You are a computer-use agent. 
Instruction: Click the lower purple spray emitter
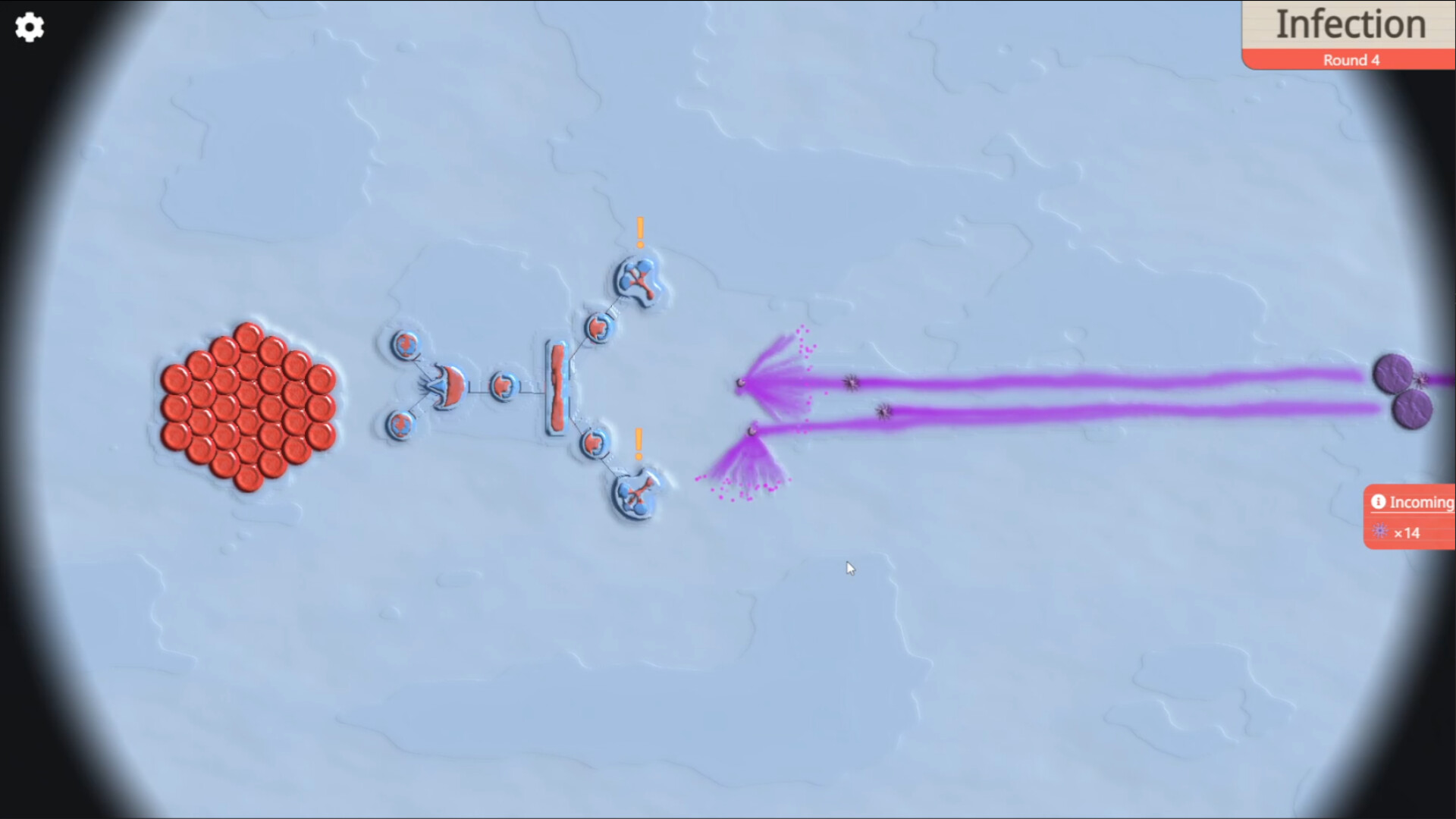point(752,430)
